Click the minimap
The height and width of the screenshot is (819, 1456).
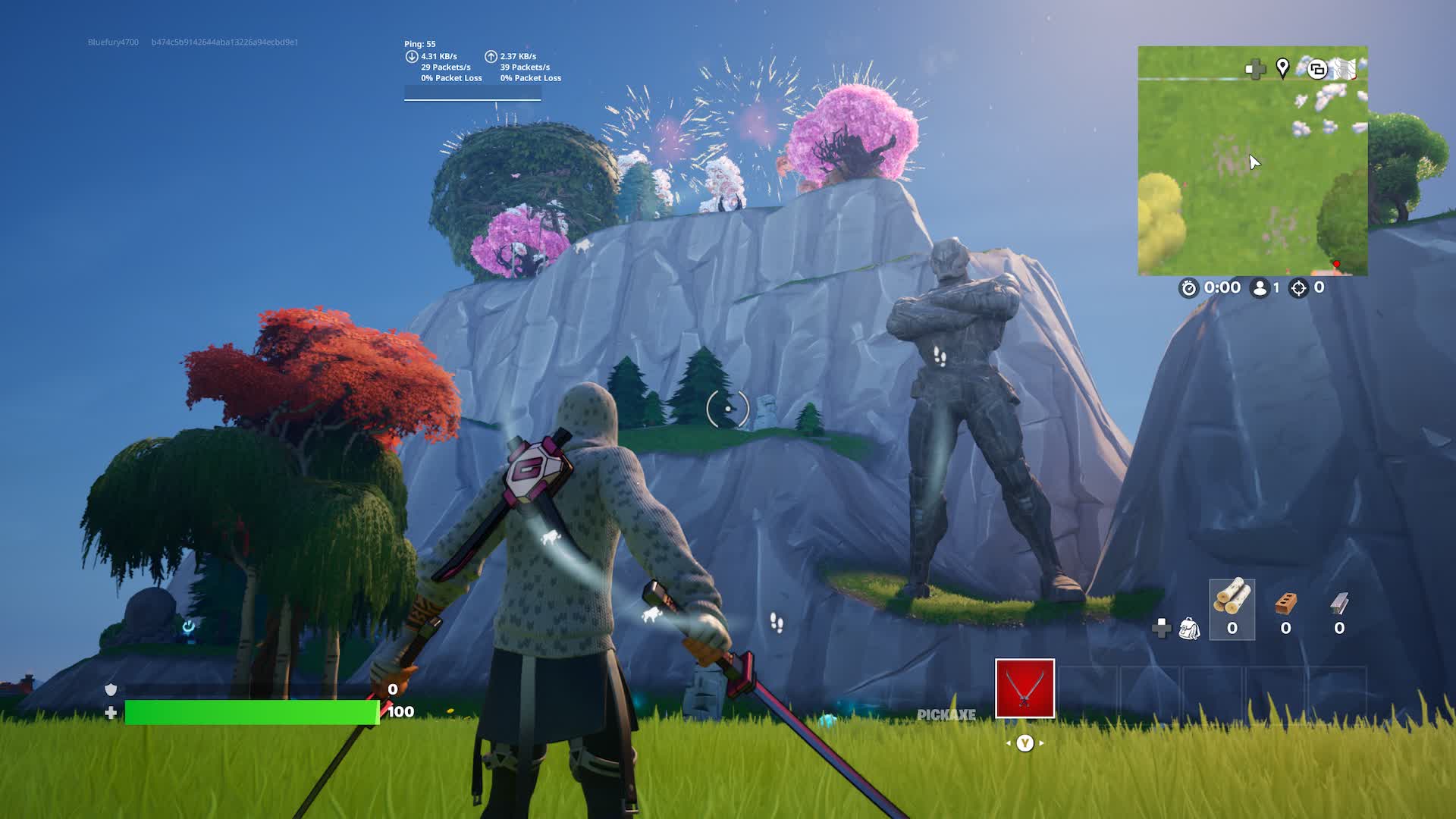(1252, 174)
